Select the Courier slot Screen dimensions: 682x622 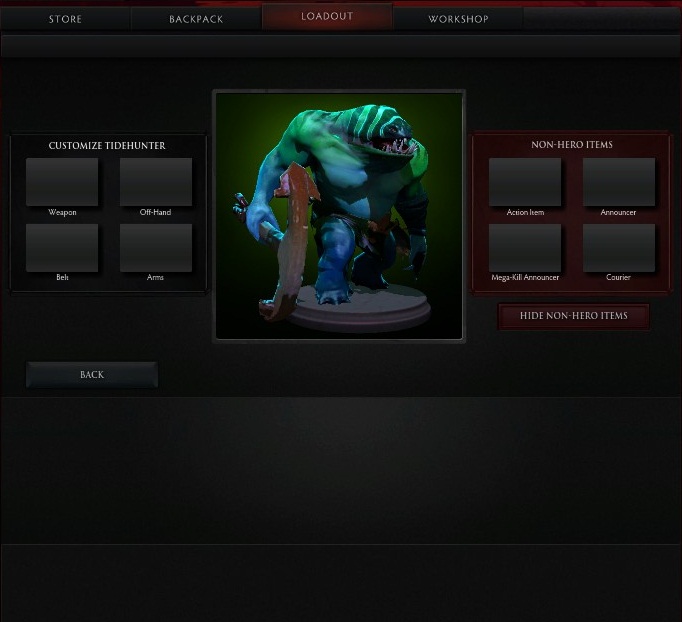(619, 248)
